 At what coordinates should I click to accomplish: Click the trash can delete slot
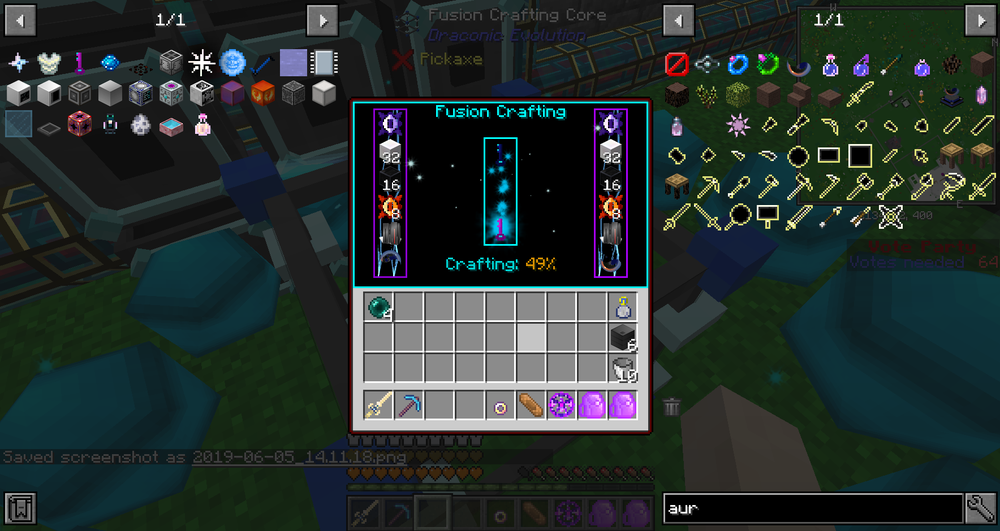(672, 406)
